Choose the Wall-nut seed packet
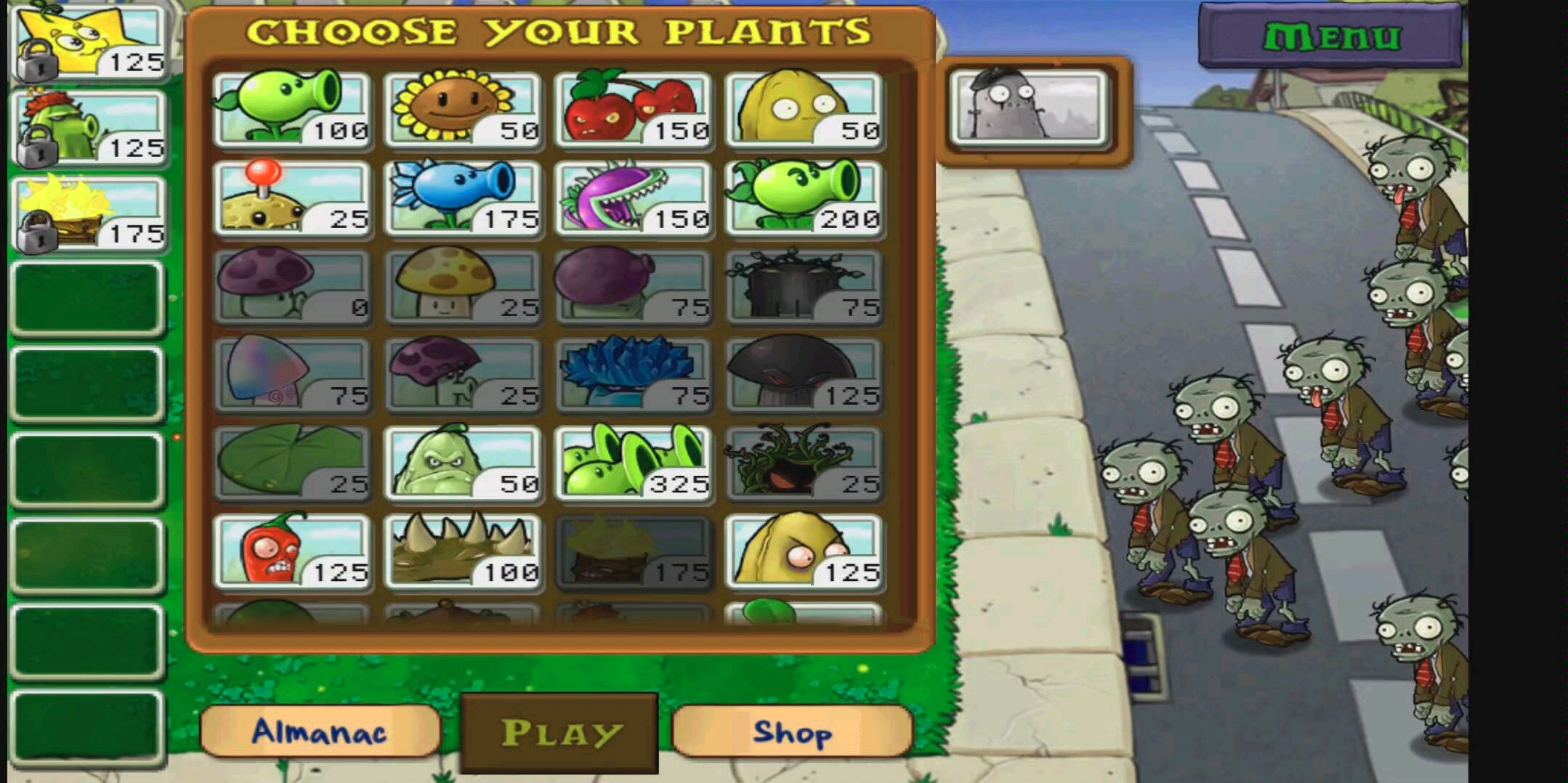Image resolution: width=1568 pixels, height=783 pixels. point(807,109)
